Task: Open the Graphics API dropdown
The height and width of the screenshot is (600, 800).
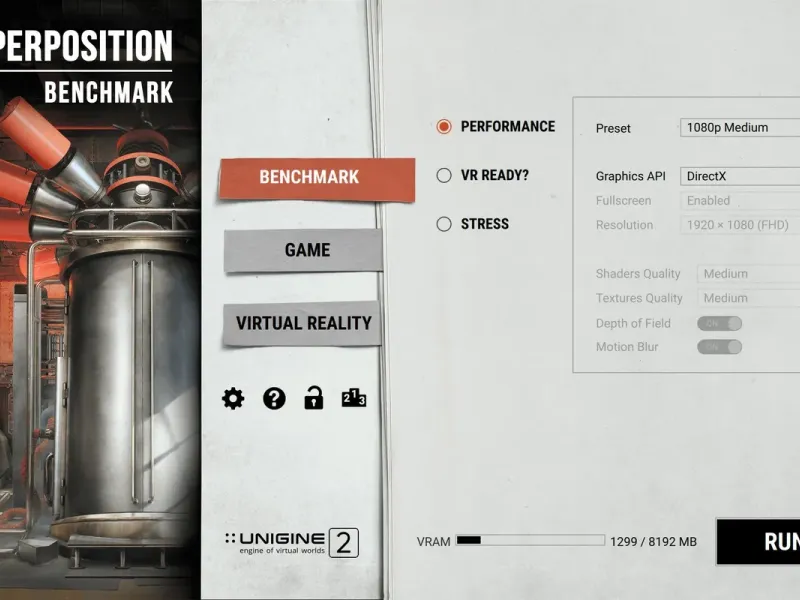Action: point(740,176)
